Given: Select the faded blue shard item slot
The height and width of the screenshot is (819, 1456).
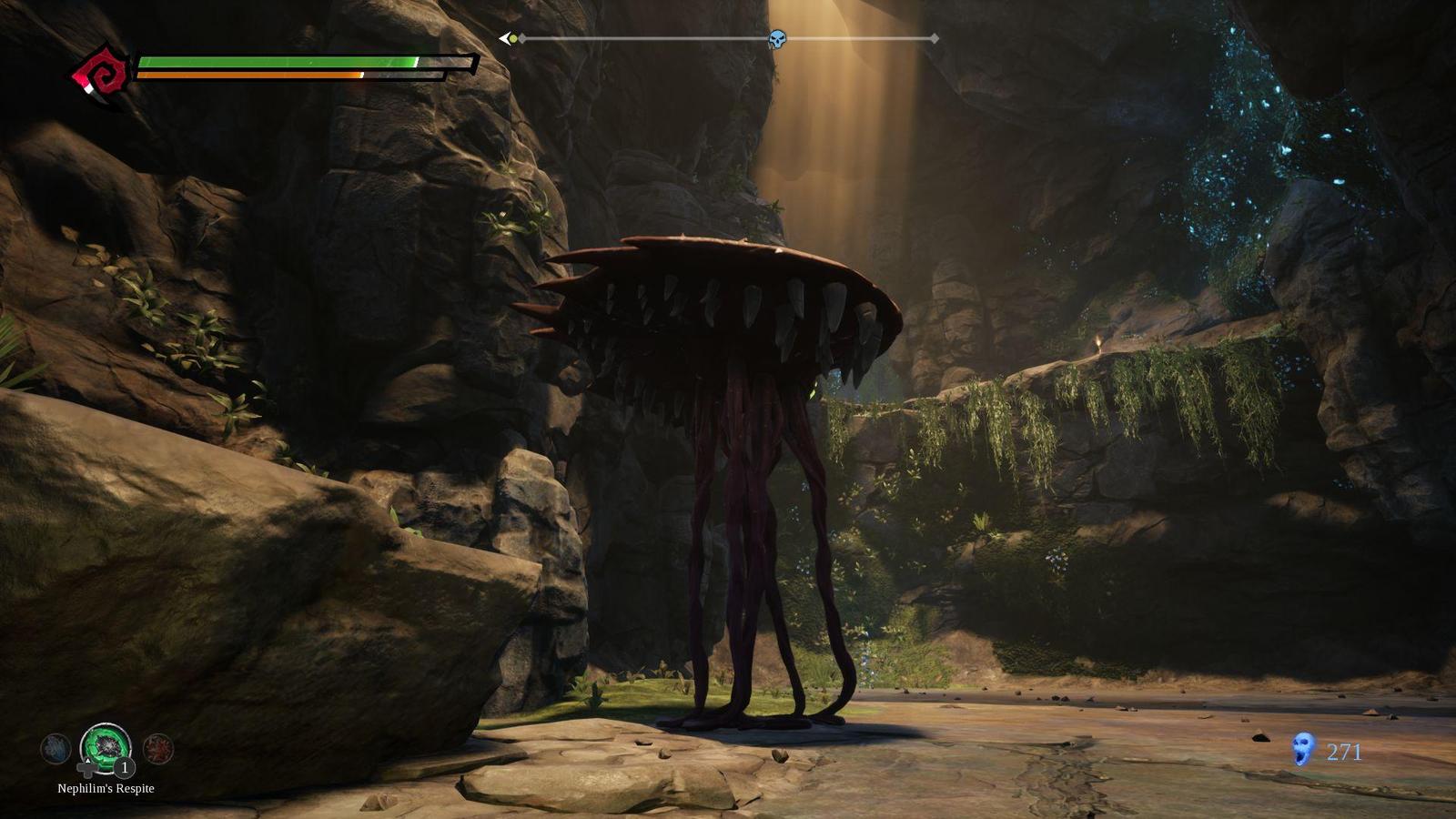Looking at the screenshot, I should coord(56,749).
